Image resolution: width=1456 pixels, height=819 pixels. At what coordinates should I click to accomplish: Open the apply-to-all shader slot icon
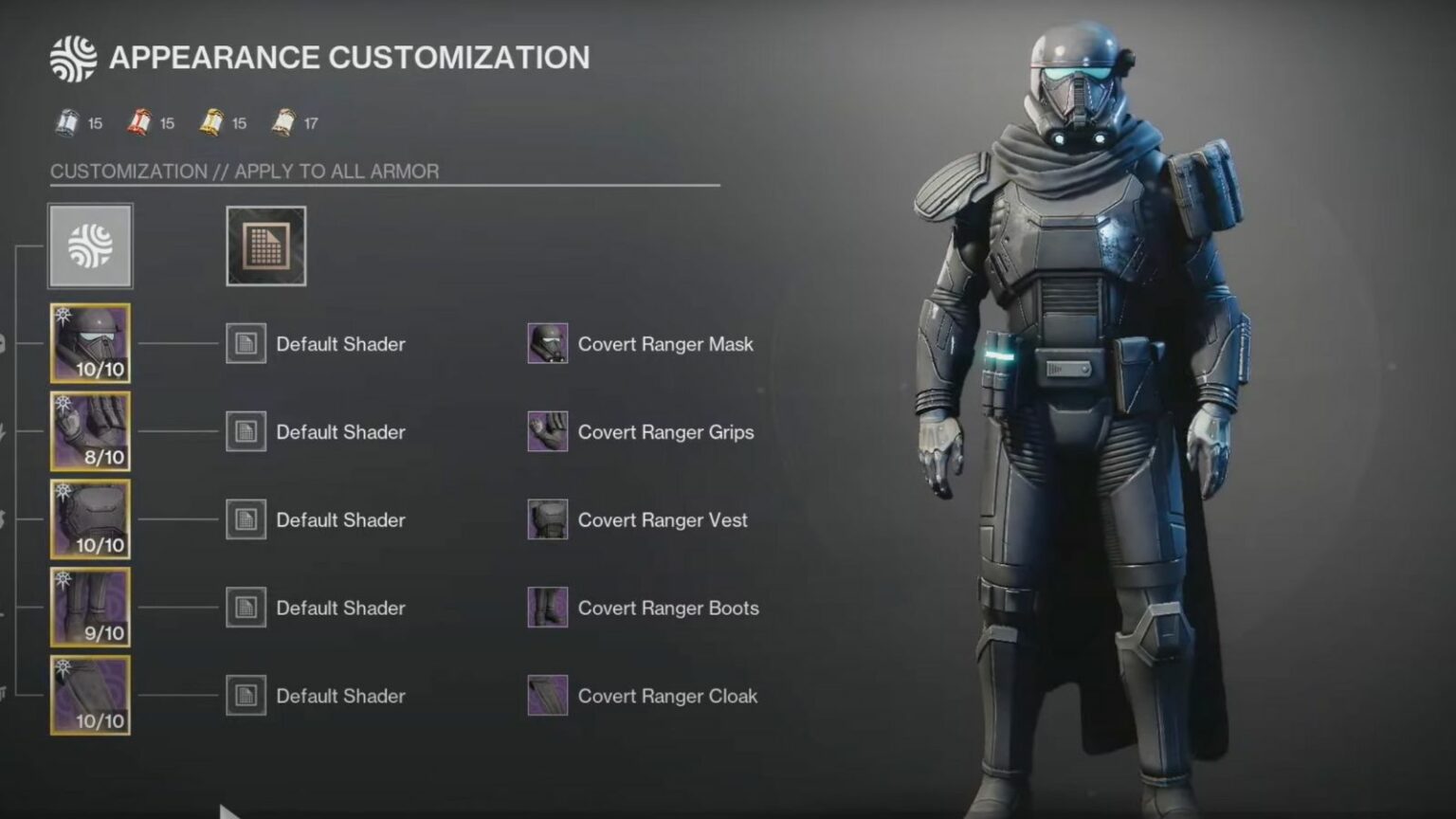pos(265,246)
